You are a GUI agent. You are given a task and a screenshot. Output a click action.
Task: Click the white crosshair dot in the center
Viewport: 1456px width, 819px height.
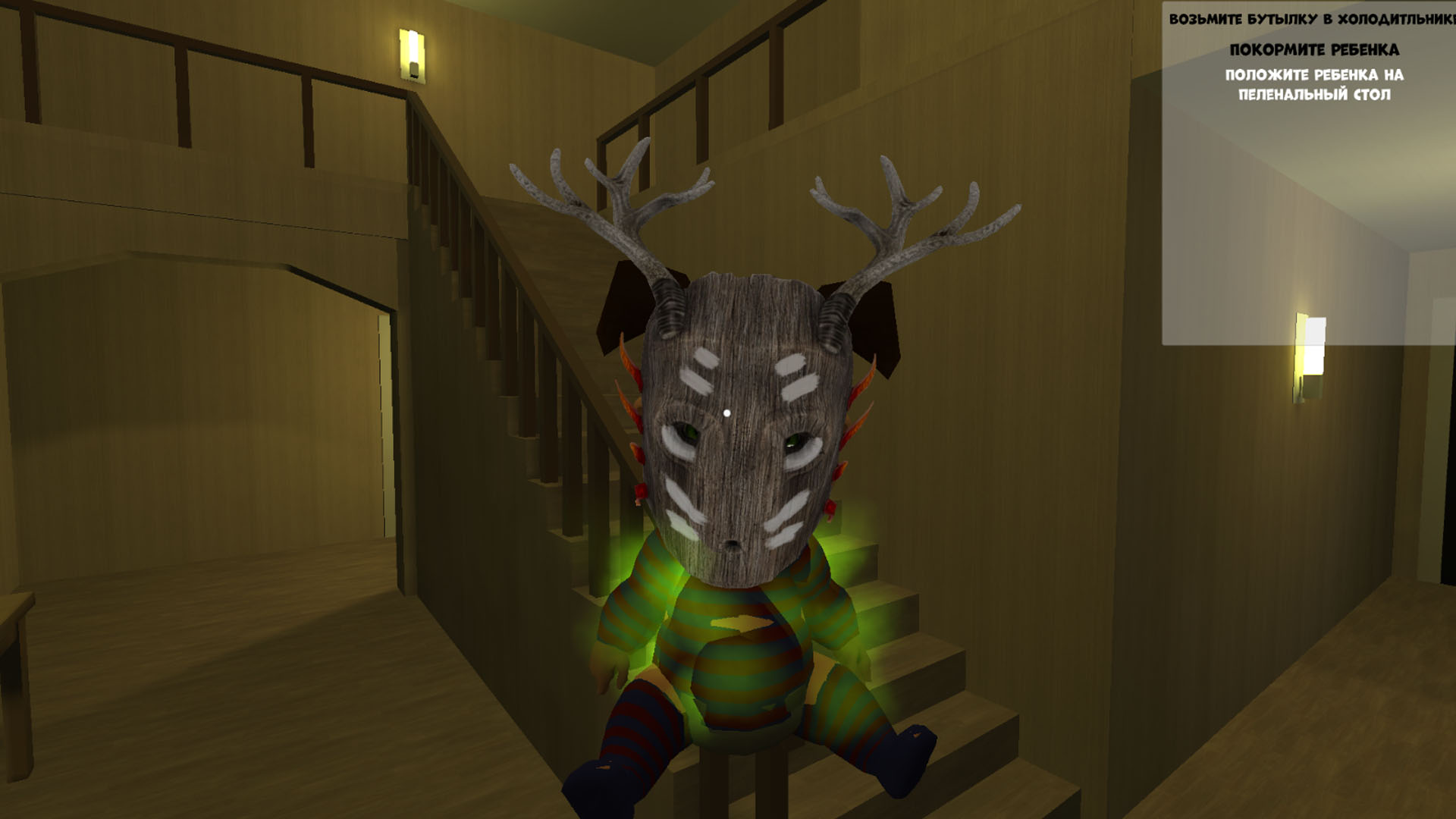pyautogui.click(x=728, y=410)
